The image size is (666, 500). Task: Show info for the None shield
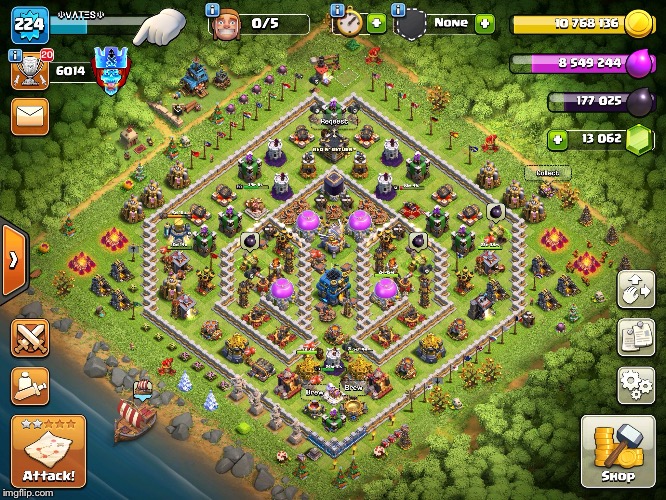coord(399,9)
